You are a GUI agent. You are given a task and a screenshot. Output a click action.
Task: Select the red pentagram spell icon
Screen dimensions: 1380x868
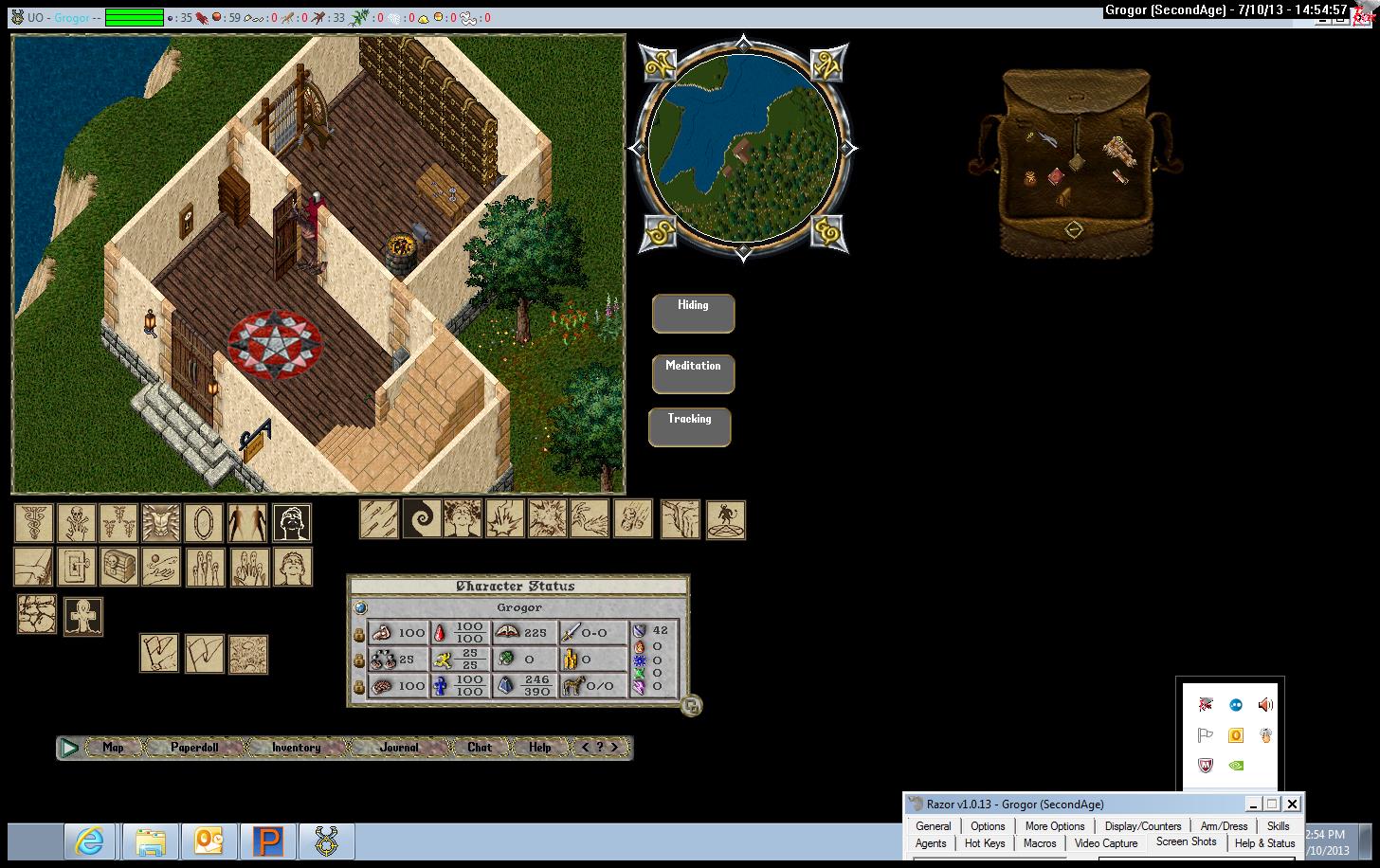pos(726,519)
